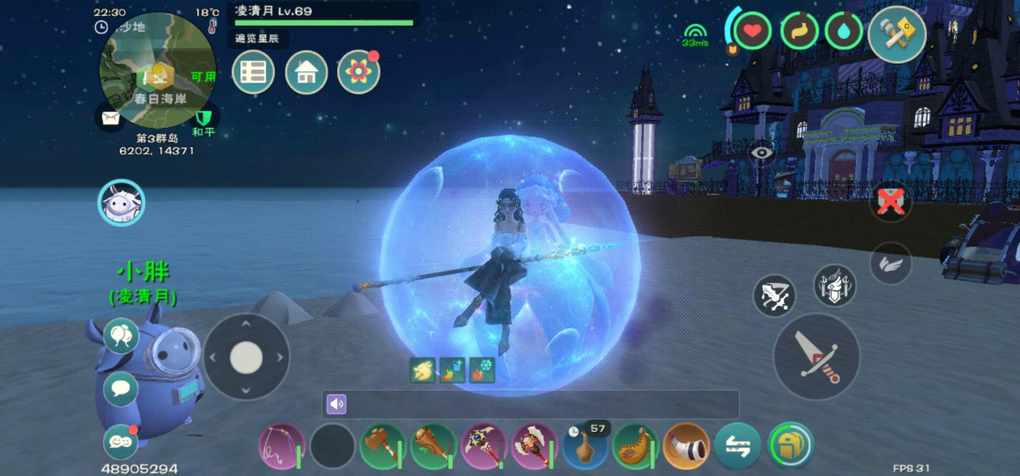Select the white pet avatar icon
The height and width of the screenshot is (476, 1020).
(121, 203)
